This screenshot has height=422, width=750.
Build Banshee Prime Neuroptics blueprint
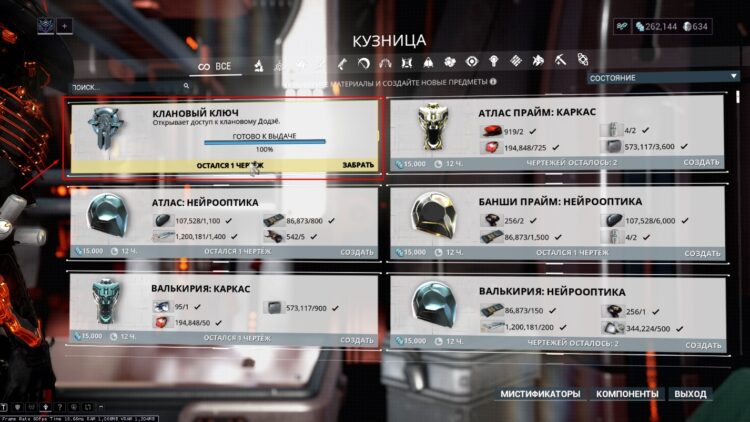point(702,251)
